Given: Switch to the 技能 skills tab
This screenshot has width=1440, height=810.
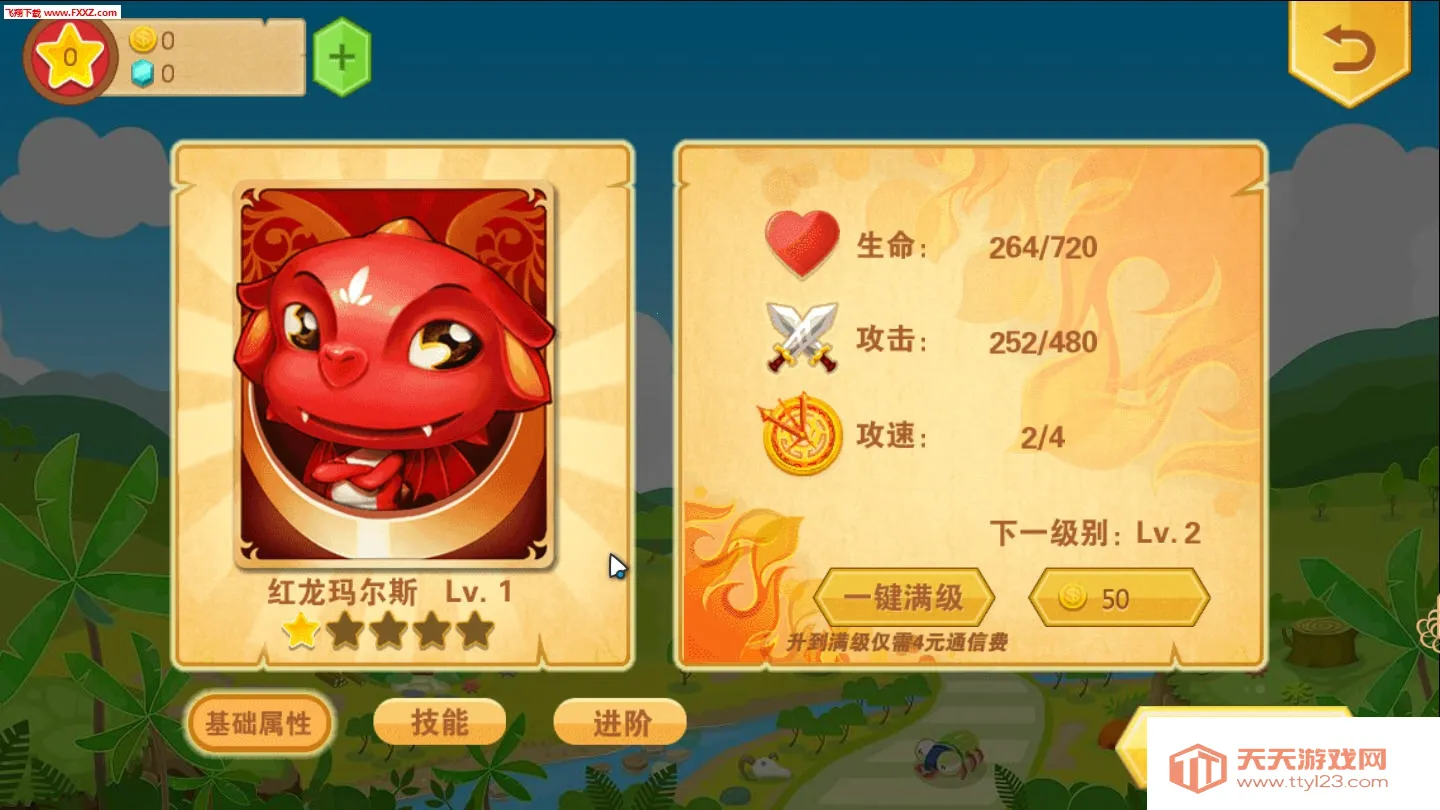Looking at the screenshot, I should point(439,722).
